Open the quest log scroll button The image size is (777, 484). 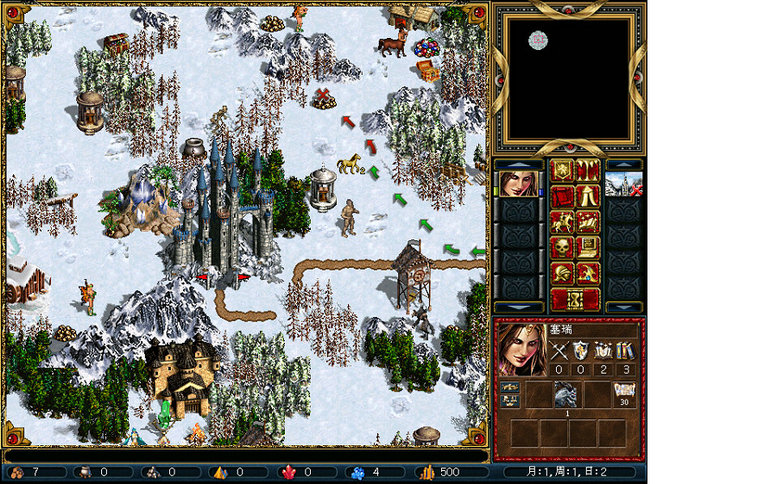562,196
